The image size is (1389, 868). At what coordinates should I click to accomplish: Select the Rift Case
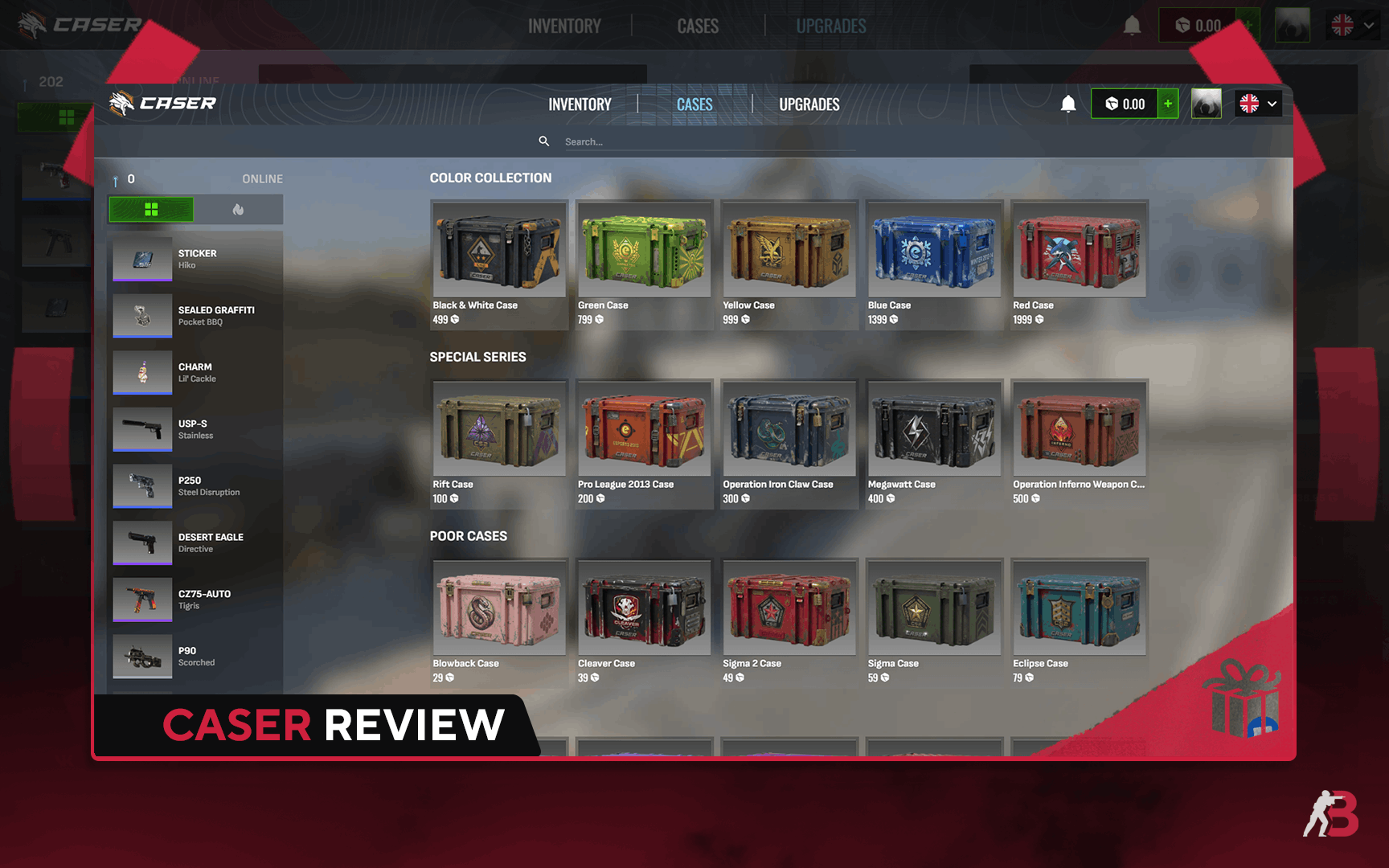click(x=498, y=443)
